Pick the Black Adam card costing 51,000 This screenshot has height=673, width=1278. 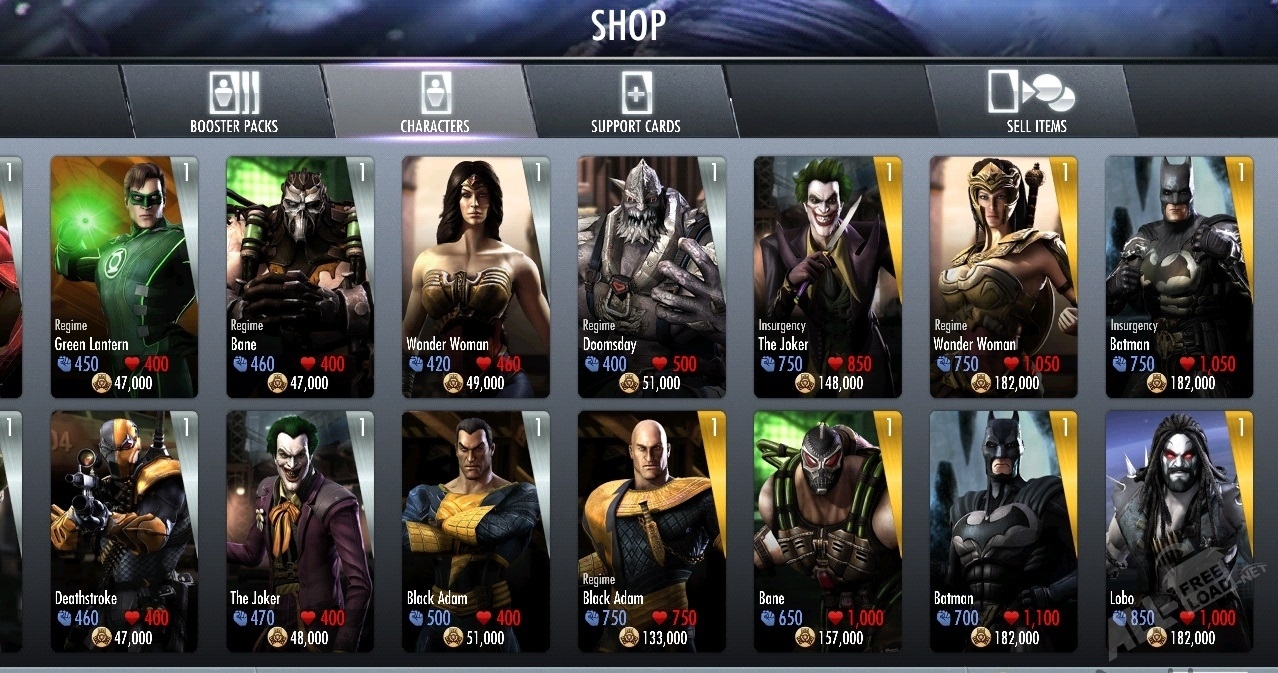(476, 530)
